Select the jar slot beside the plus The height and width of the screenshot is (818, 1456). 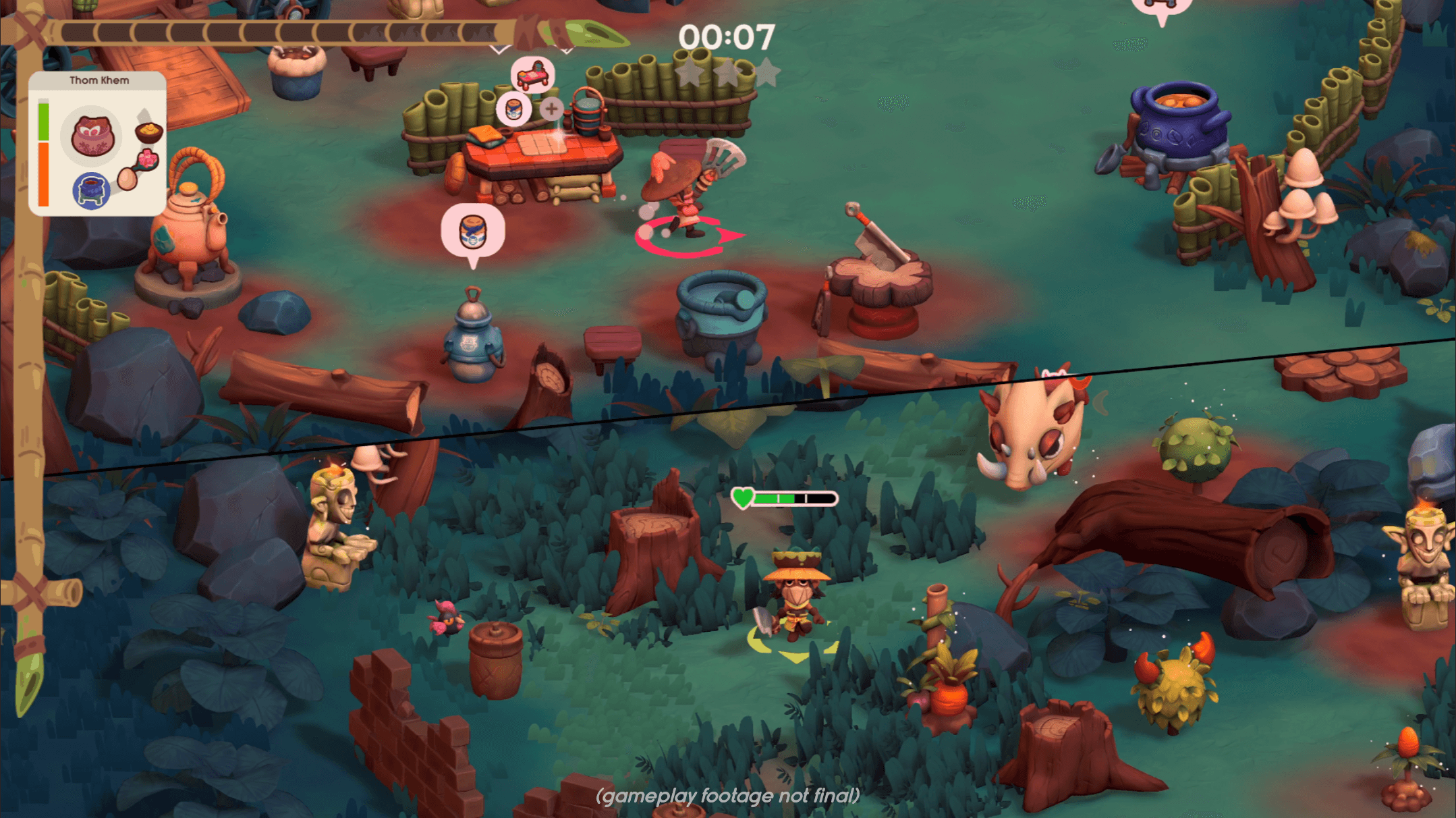click(x=514, y=109)
